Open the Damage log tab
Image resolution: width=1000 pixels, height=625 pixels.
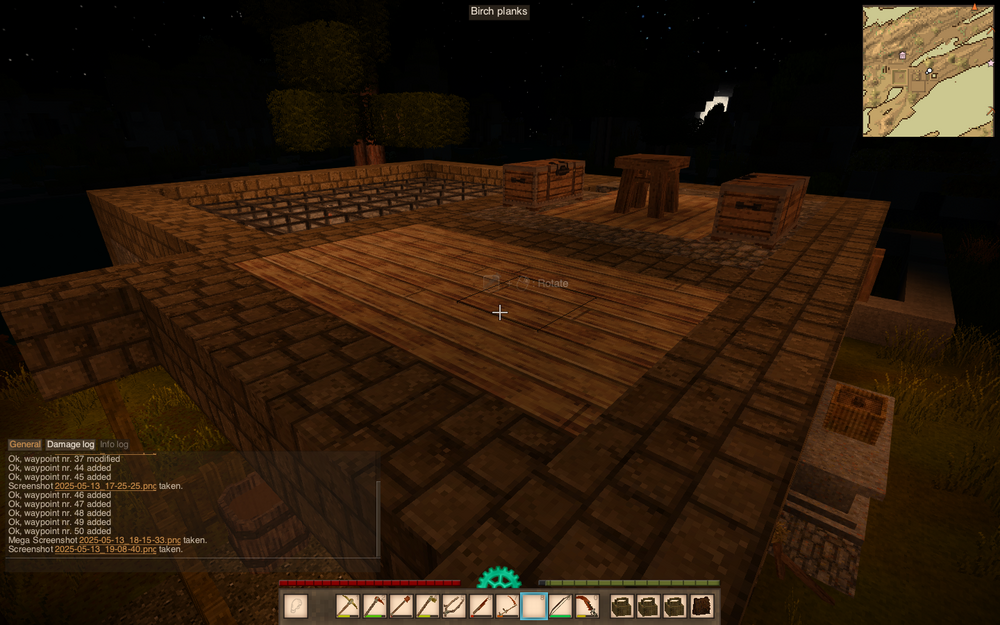[71, 444]
